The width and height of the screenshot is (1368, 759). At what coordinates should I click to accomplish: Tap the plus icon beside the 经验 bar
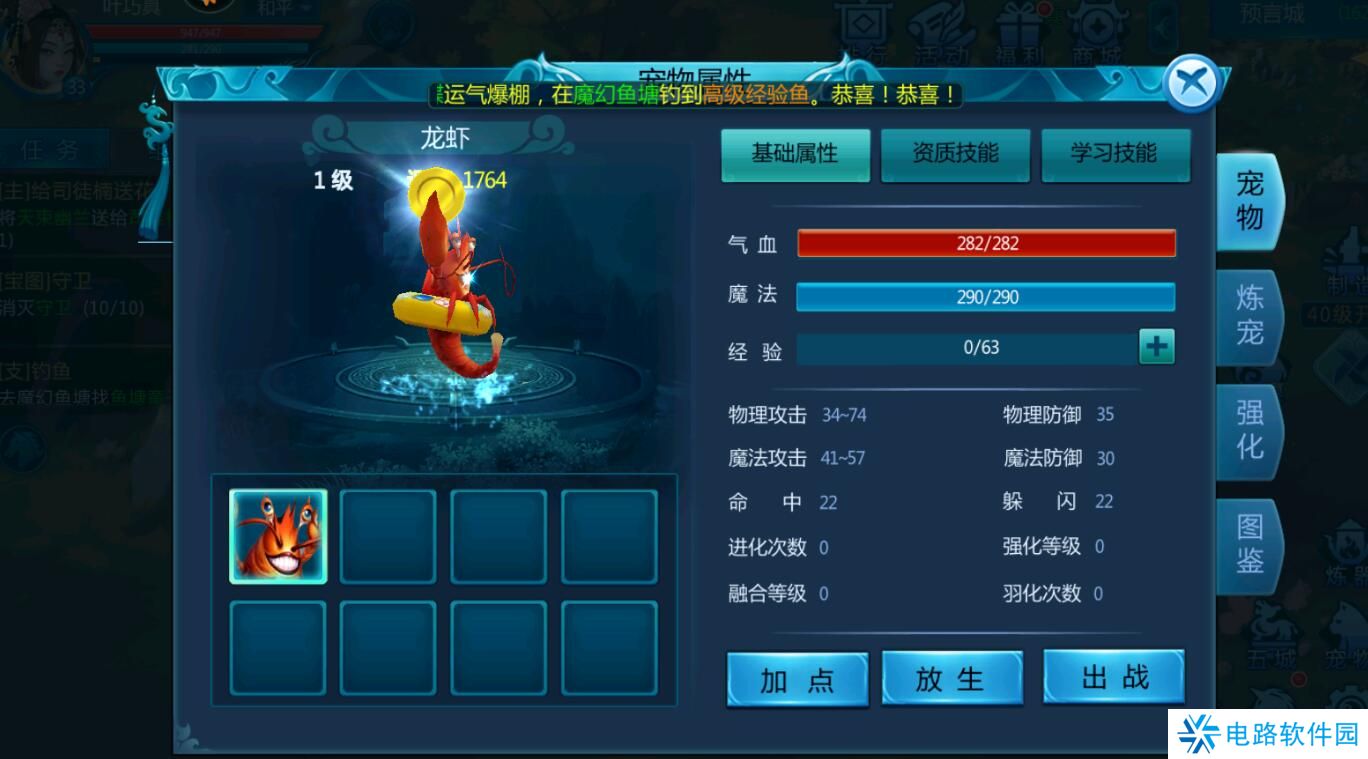pos(1157,346)
